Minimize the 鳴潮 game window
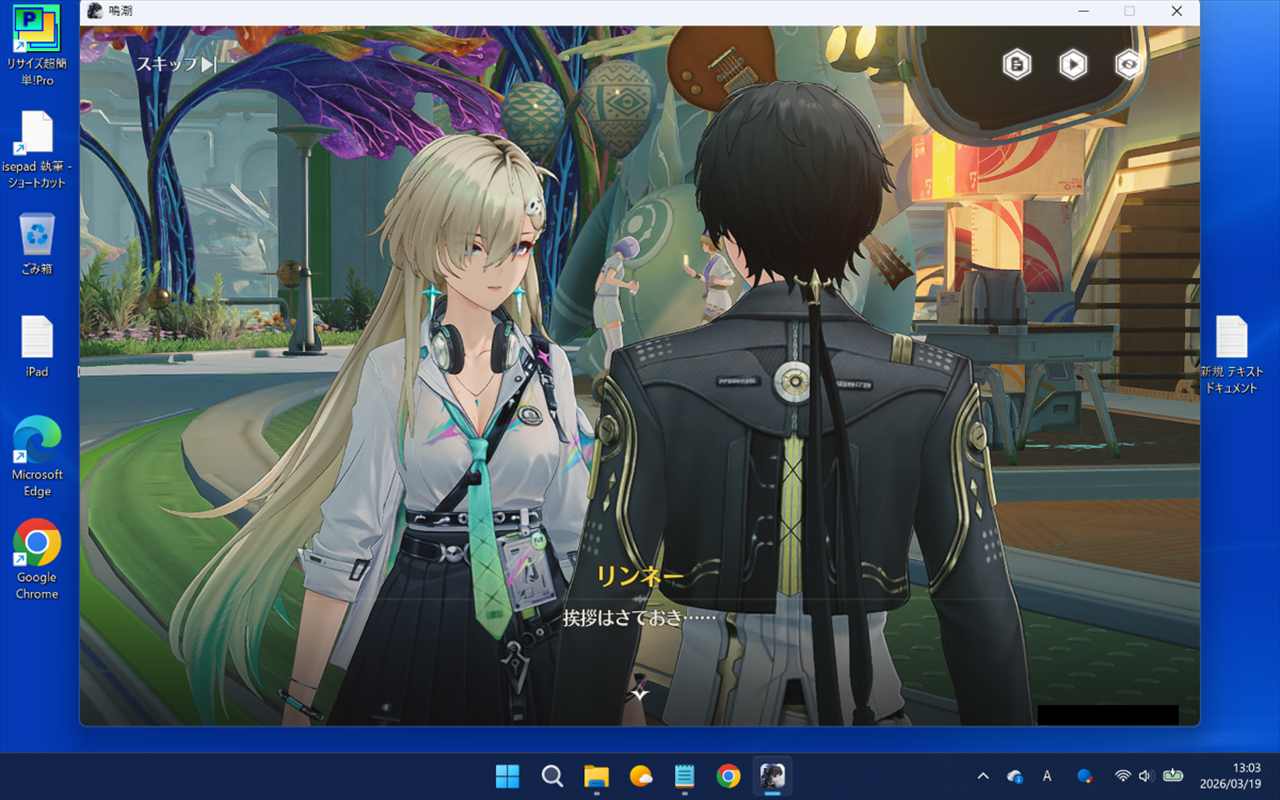Screen dimensions: 1280x800 click(x=1084, y=11)
